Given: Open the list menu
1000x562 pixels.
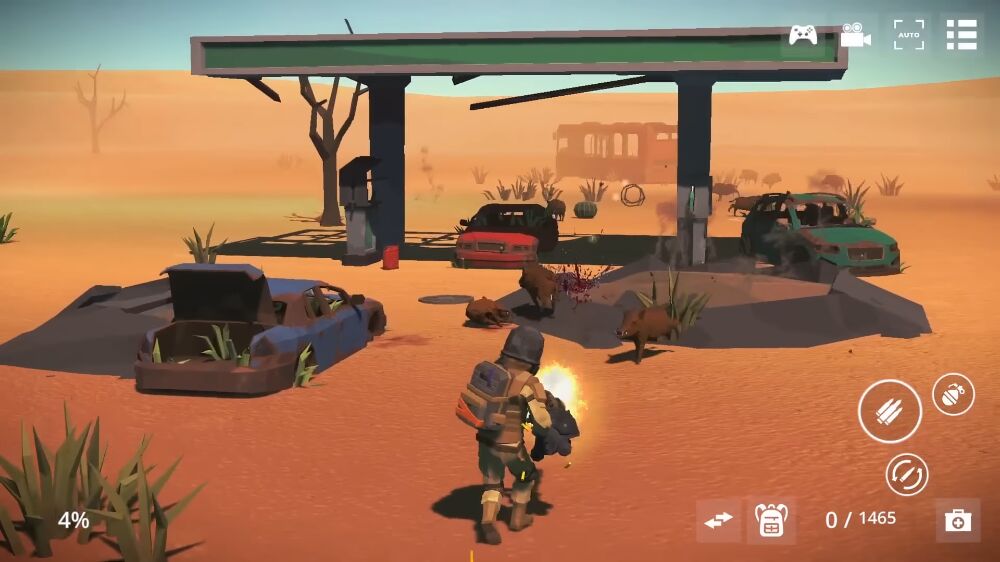Looking at the screenshot, I should coord(961,35).
